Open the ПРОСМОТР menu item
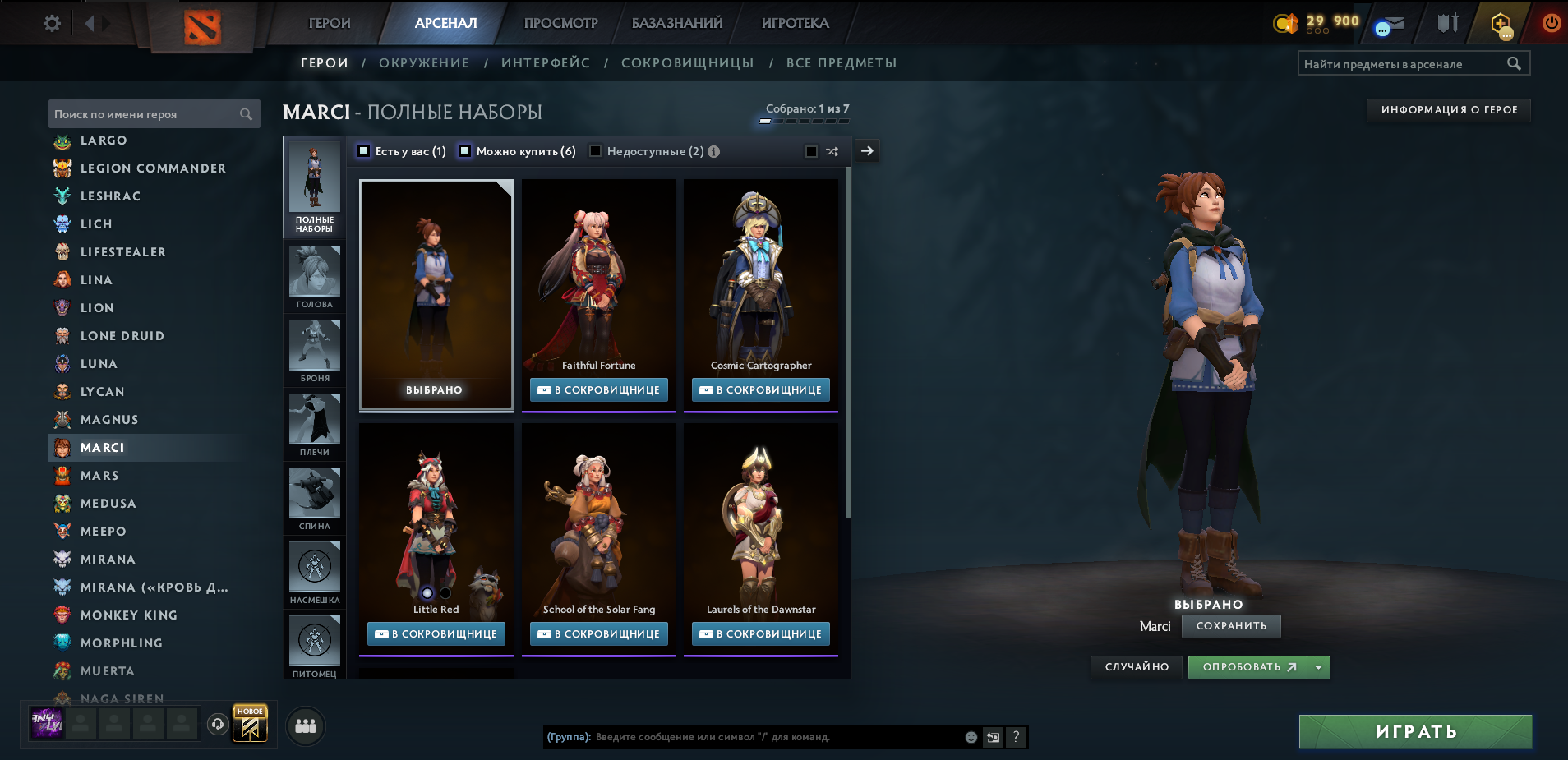Image resolution: width=1568 pixels, height=760 pixels. point(560,23)
